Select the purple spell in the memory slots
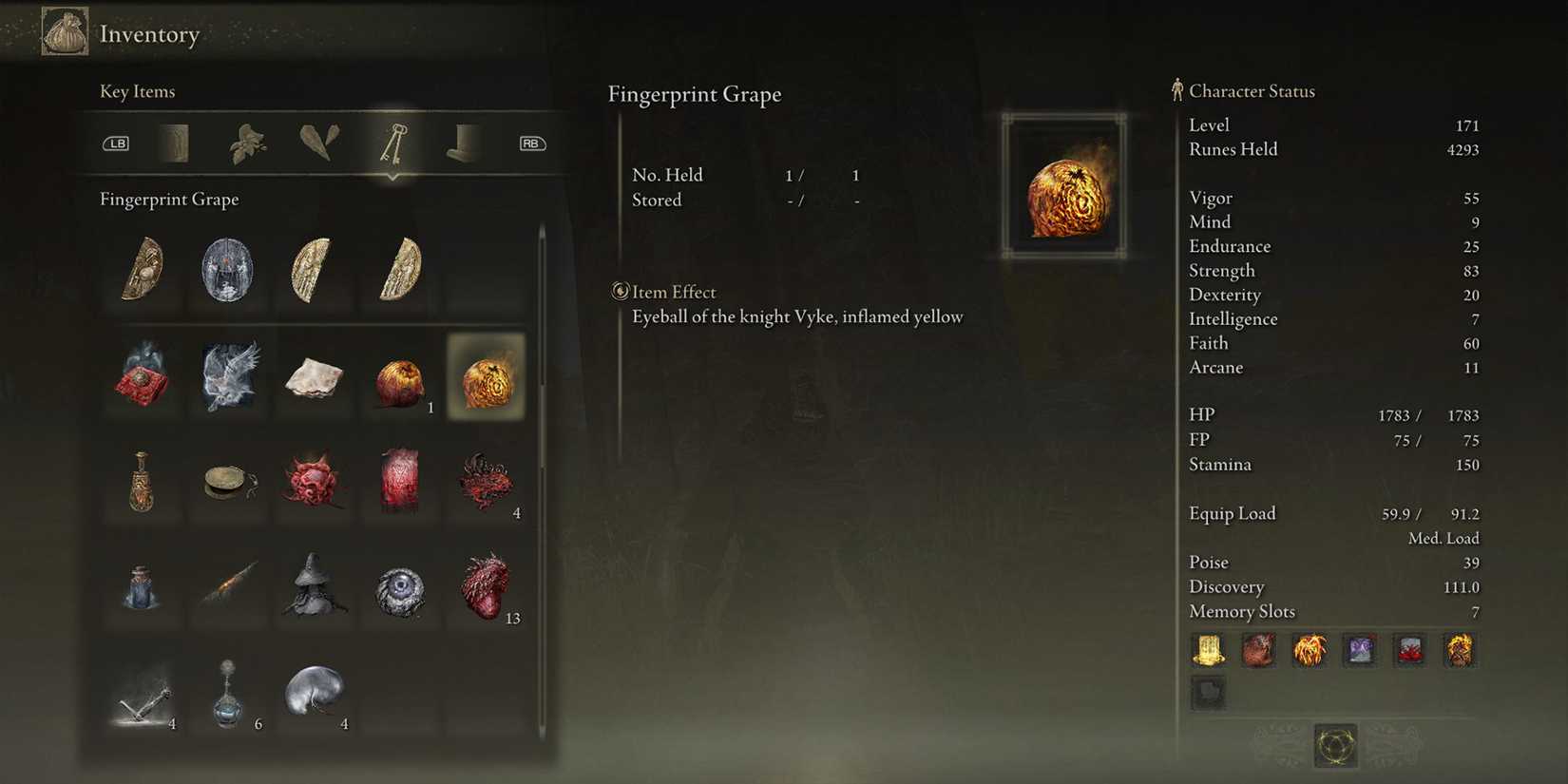This screenshot has width=1568, height=784. pyautogui.click(x=1359, y=651)
